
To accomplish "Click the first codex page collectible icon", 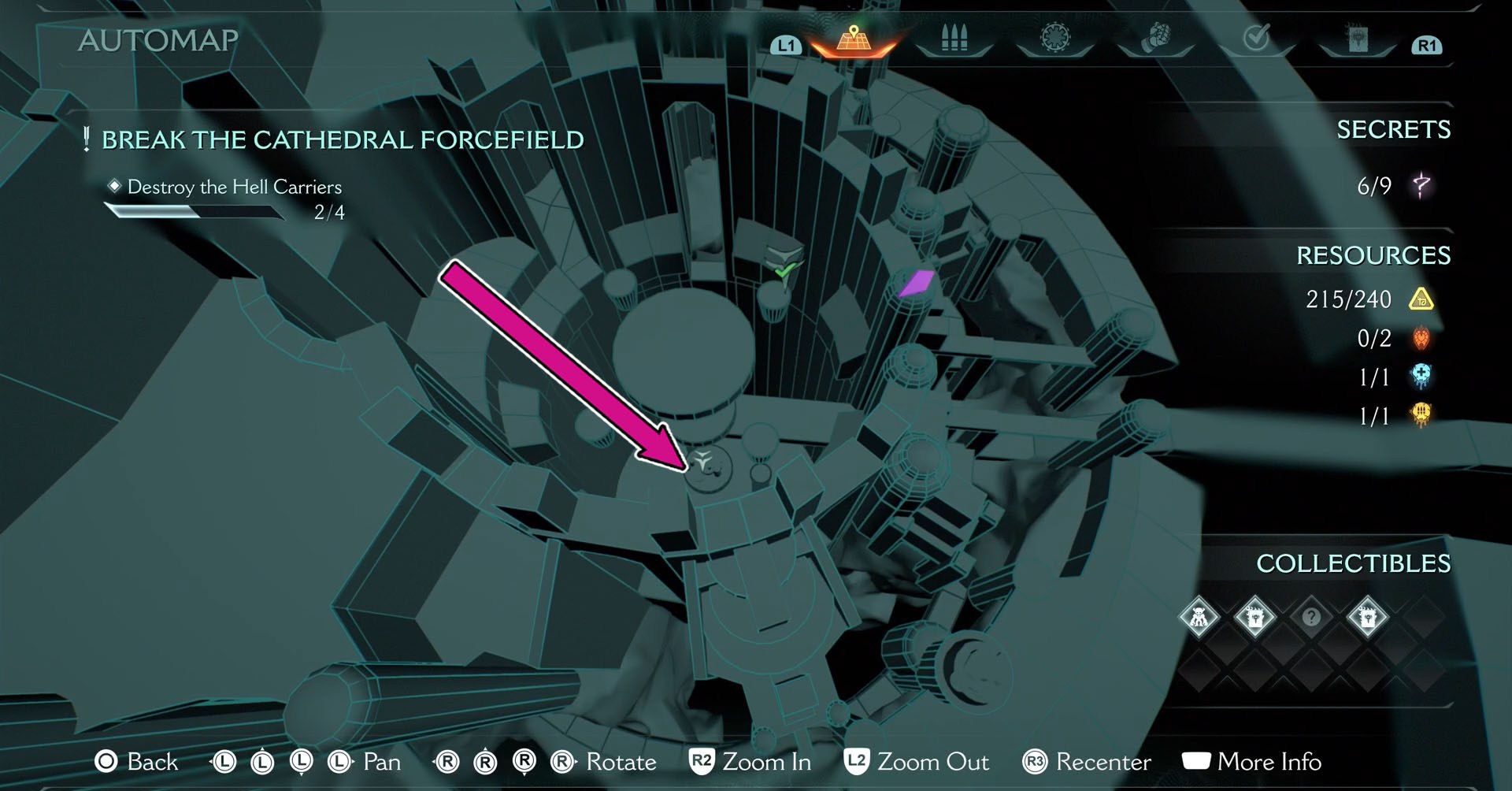I will [1254, 618].
